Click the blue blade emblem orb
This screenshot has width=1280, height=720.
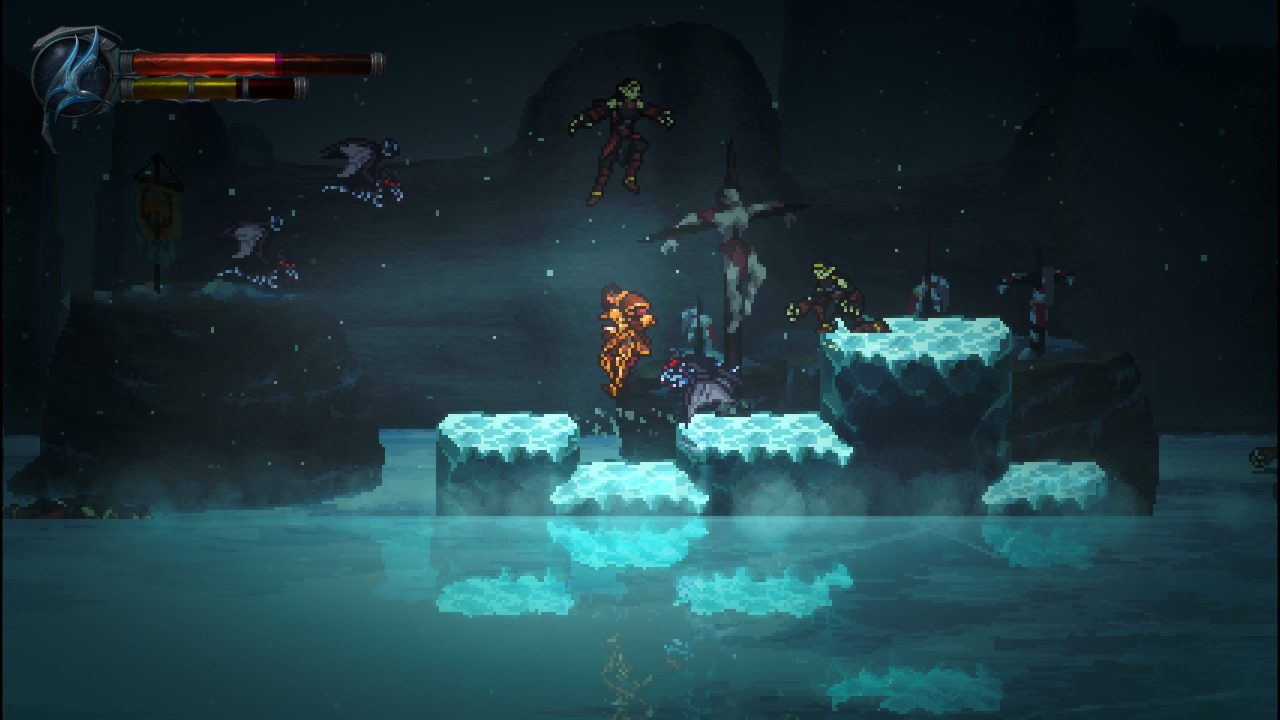pyautogui.click(x=73, y=75)
